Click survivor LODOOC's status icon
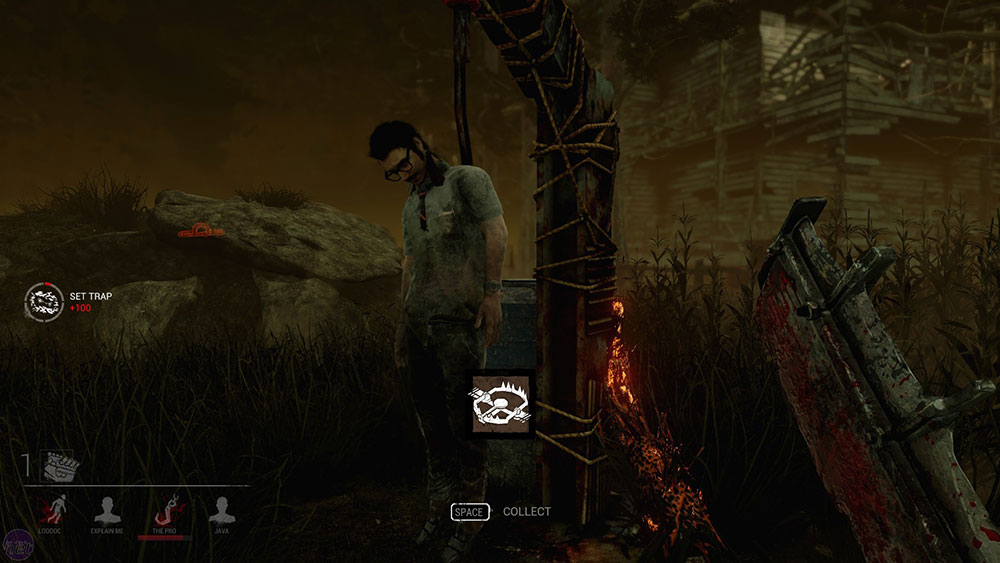Image resolution: width=1000 pixels, height=563 pixels. coord(49,512)
